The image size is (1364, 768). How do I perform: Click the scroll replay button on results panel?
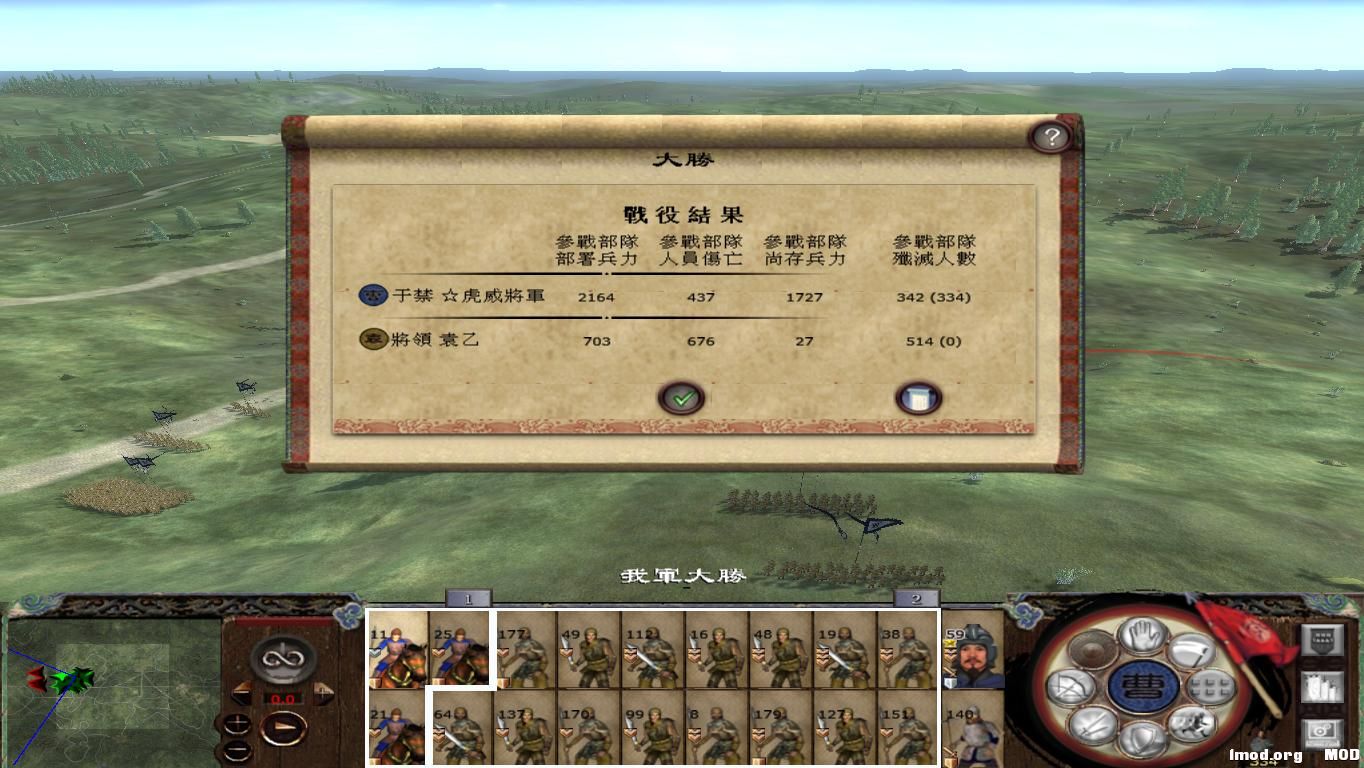coord(917,396)
